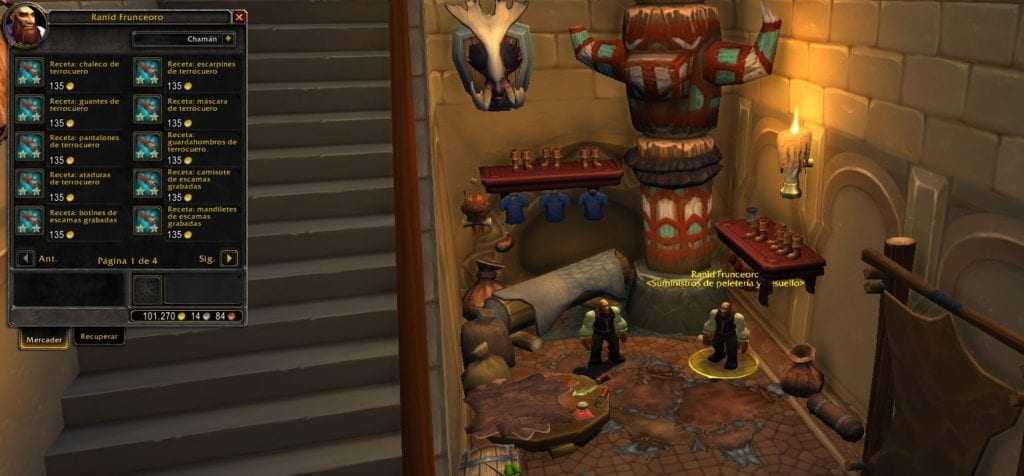Go to the previous merchant page
This screenshot has height=476, width=1024.
point(25,258)
